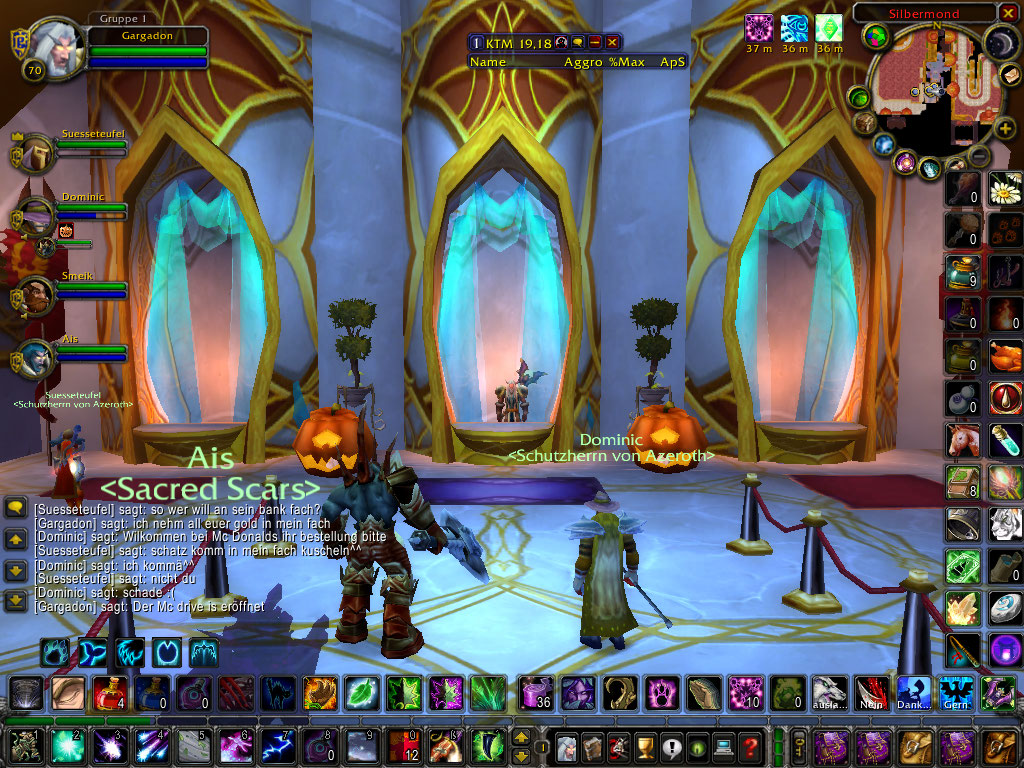The height and width of the screenshot is (768, 1024).
Task: Close the KTM threat meter window
Action: click(612, 42)
